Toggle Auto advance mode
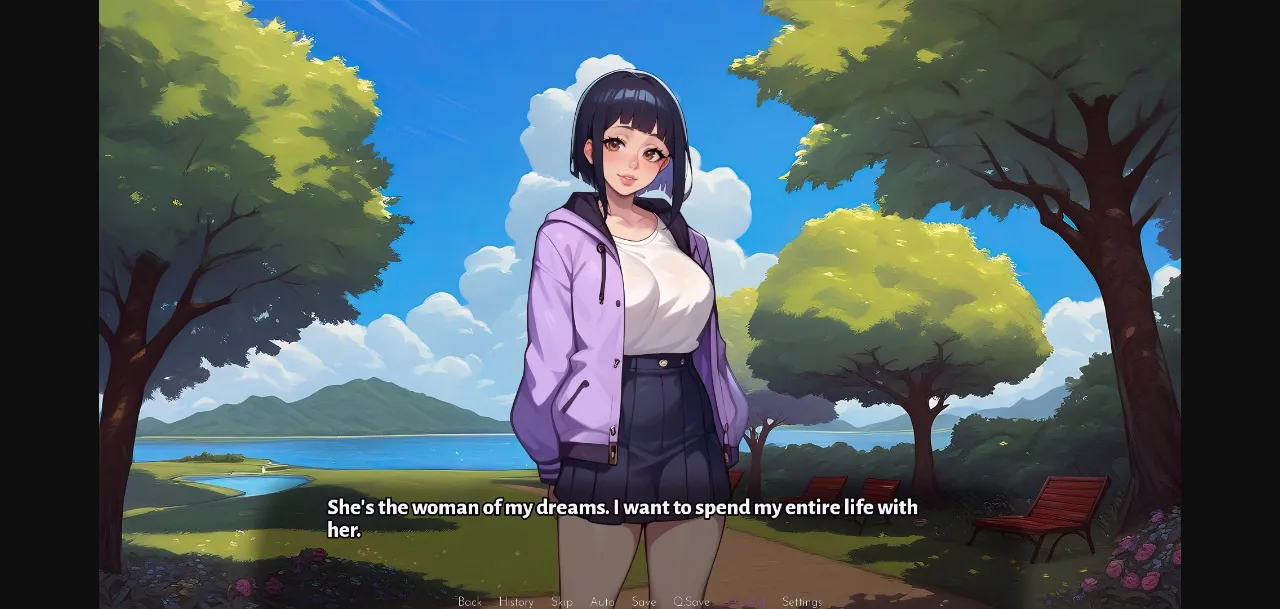 pyautogui.click(x=603, y=602)
